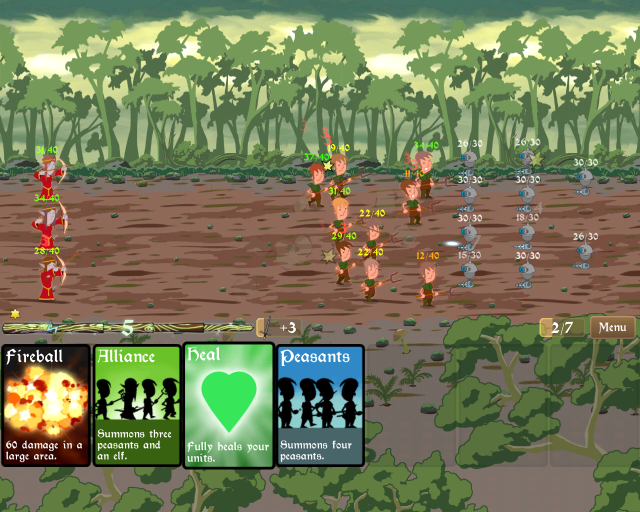Play the Fireball card
Screen dimensions: 640x512
pyautogui.click(x=46, y=405)
